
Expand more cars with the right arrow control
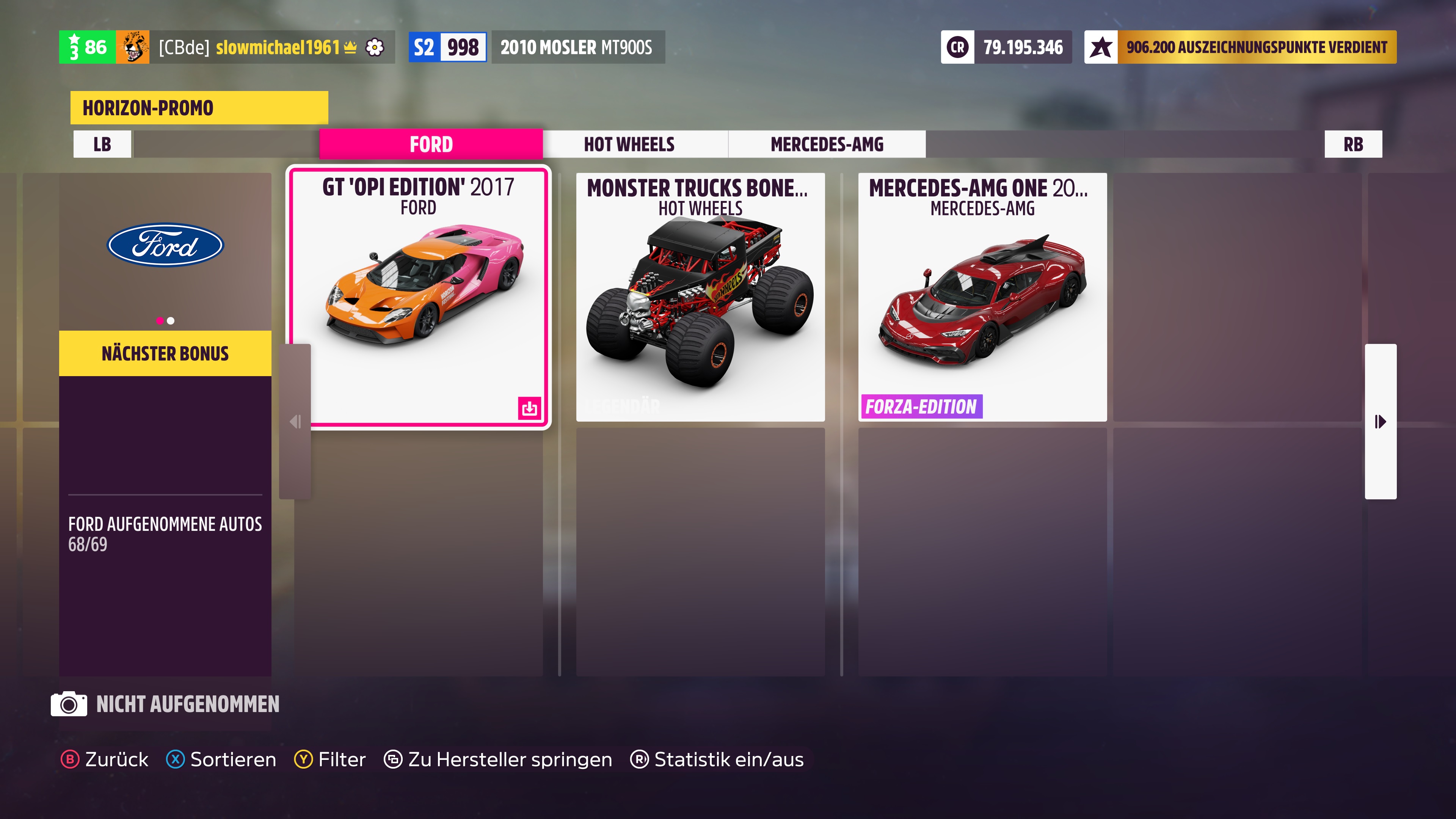(1380, 420)
